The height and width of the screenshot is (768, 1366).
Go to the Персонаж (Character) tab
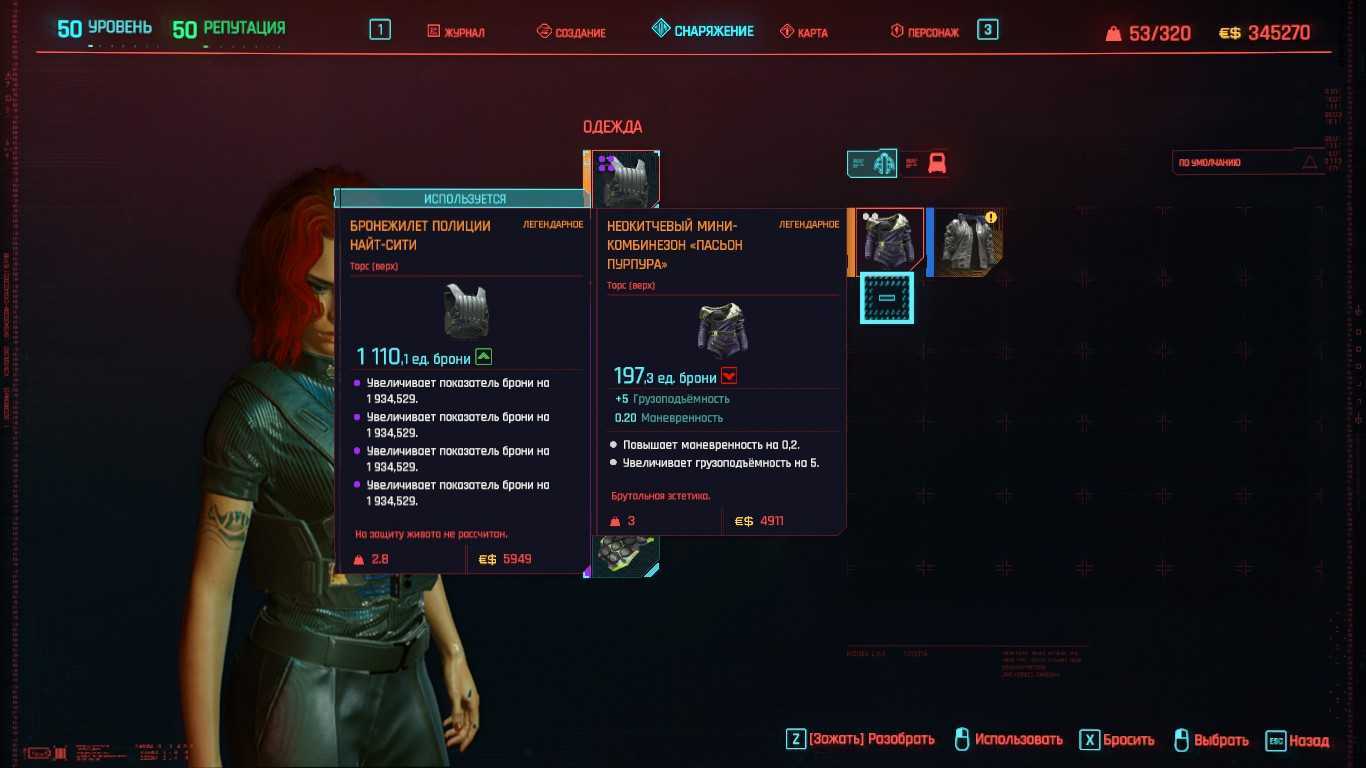click(x=925, y=32)
